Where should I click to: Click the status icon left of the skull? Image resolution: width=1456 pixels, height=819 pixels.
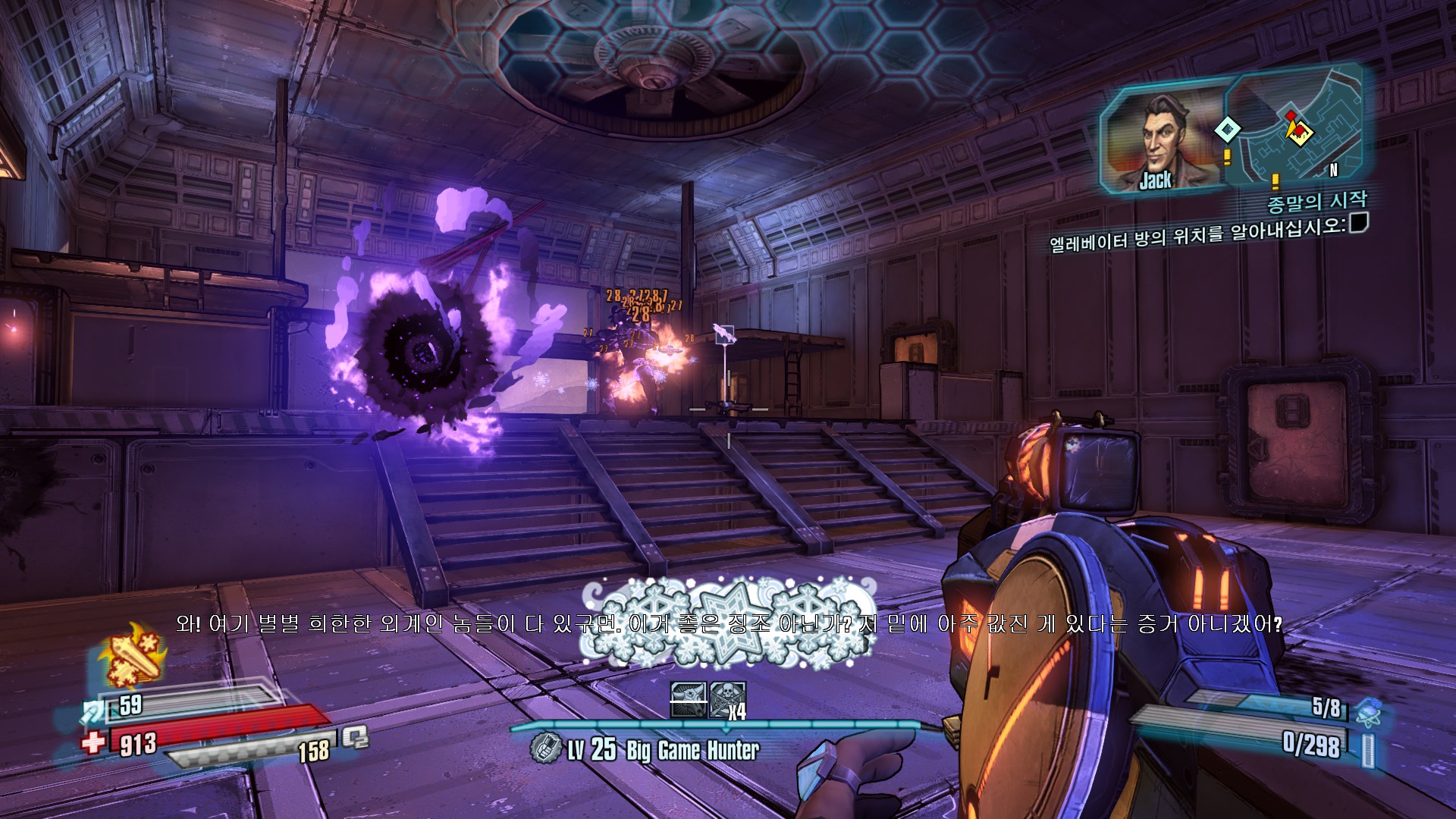689,699
